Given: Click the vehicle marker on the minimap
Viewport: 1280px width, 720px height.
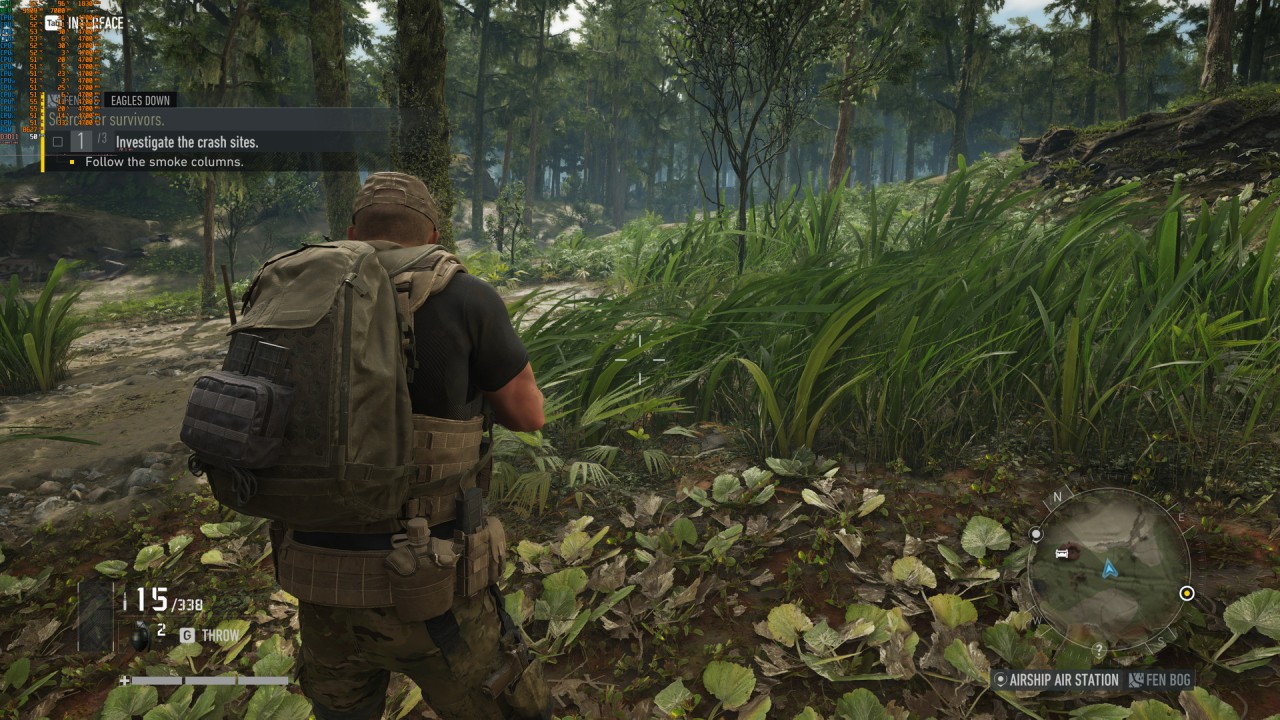Looking at the screenshot, I should [x=1062, y=553].
